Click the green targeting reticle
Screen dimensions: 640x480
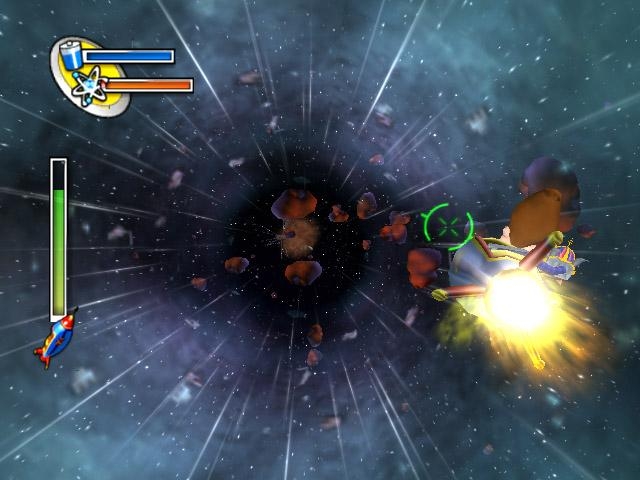(x=447, y=224)
